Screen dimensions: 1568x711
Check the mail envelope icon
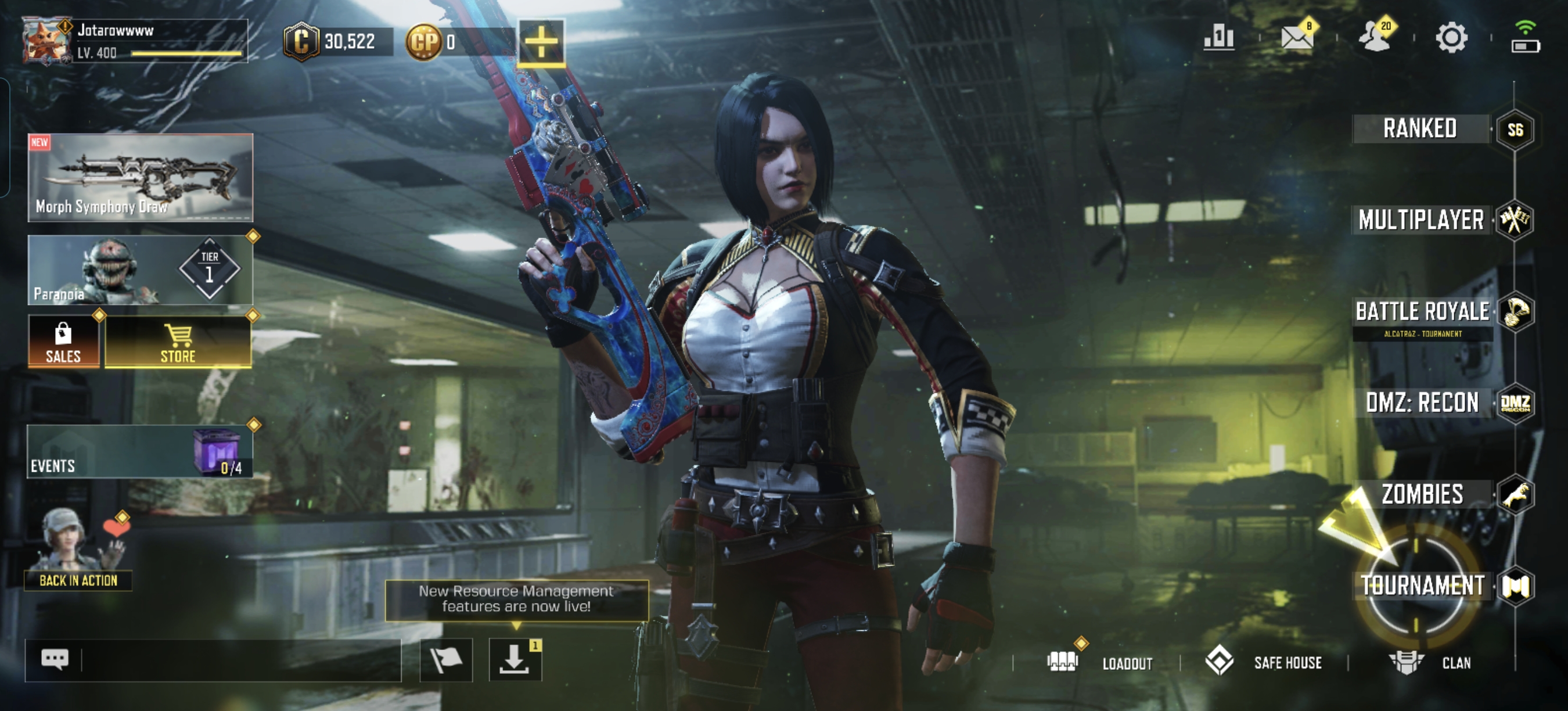pyautogui.click(x=1297, y=38)
